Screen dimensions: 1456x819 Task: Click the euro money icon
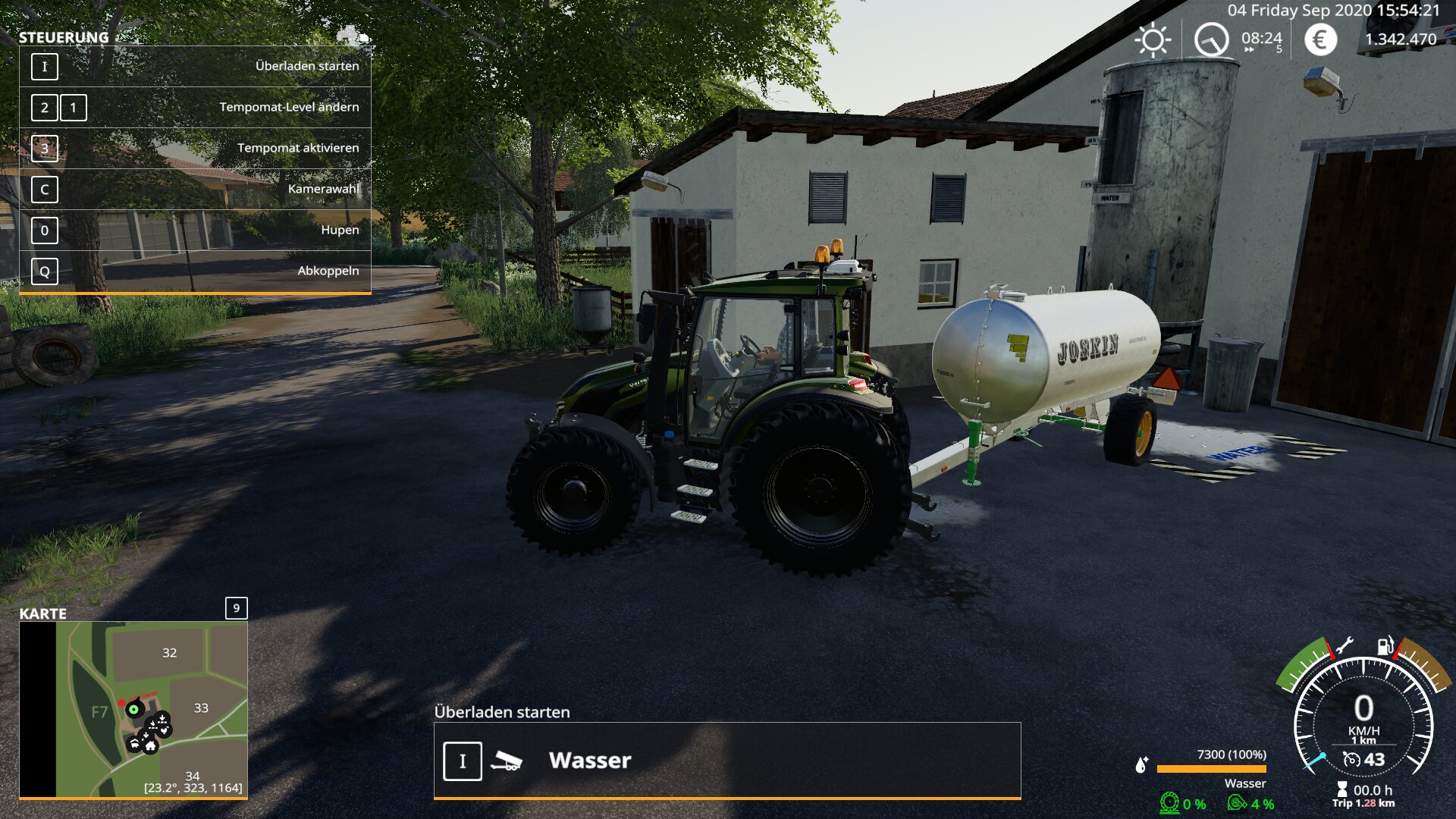coord(1320,39)
